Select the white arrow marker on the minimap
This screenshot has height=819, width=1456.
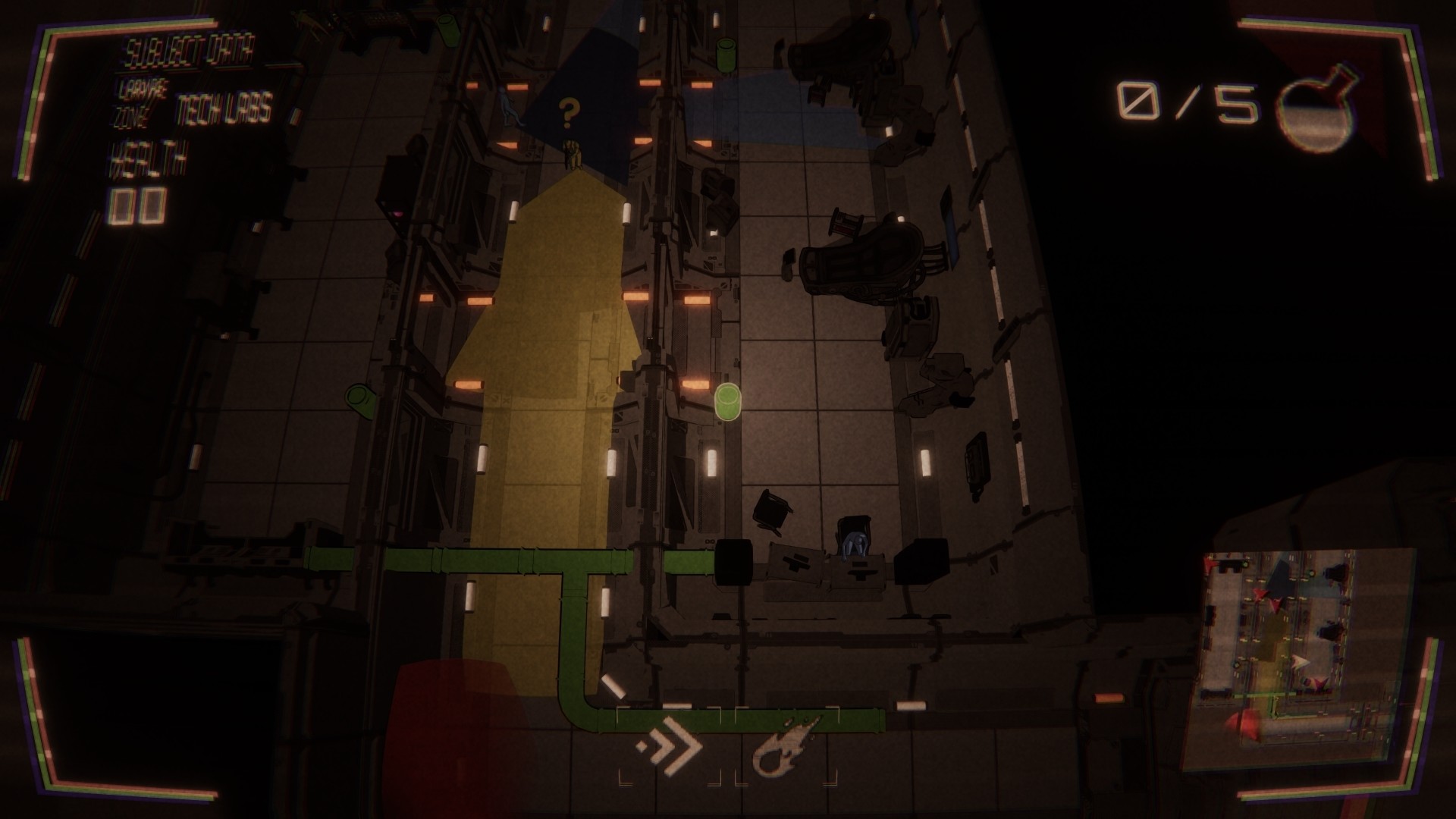(1298, 661)
